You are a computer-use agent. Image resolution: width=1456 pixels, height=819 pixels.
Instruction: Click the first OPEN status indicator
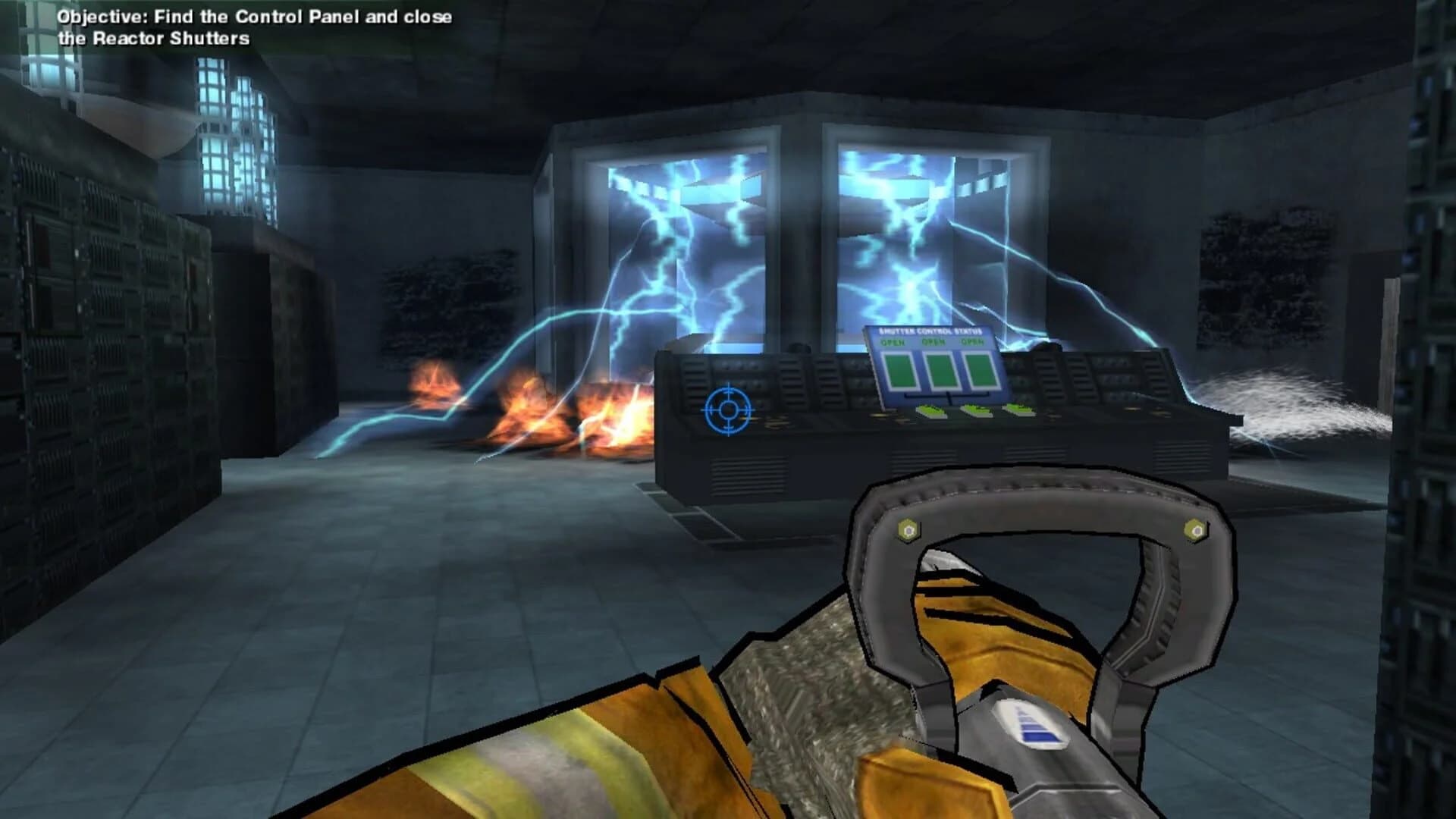[x=893, y=342]
